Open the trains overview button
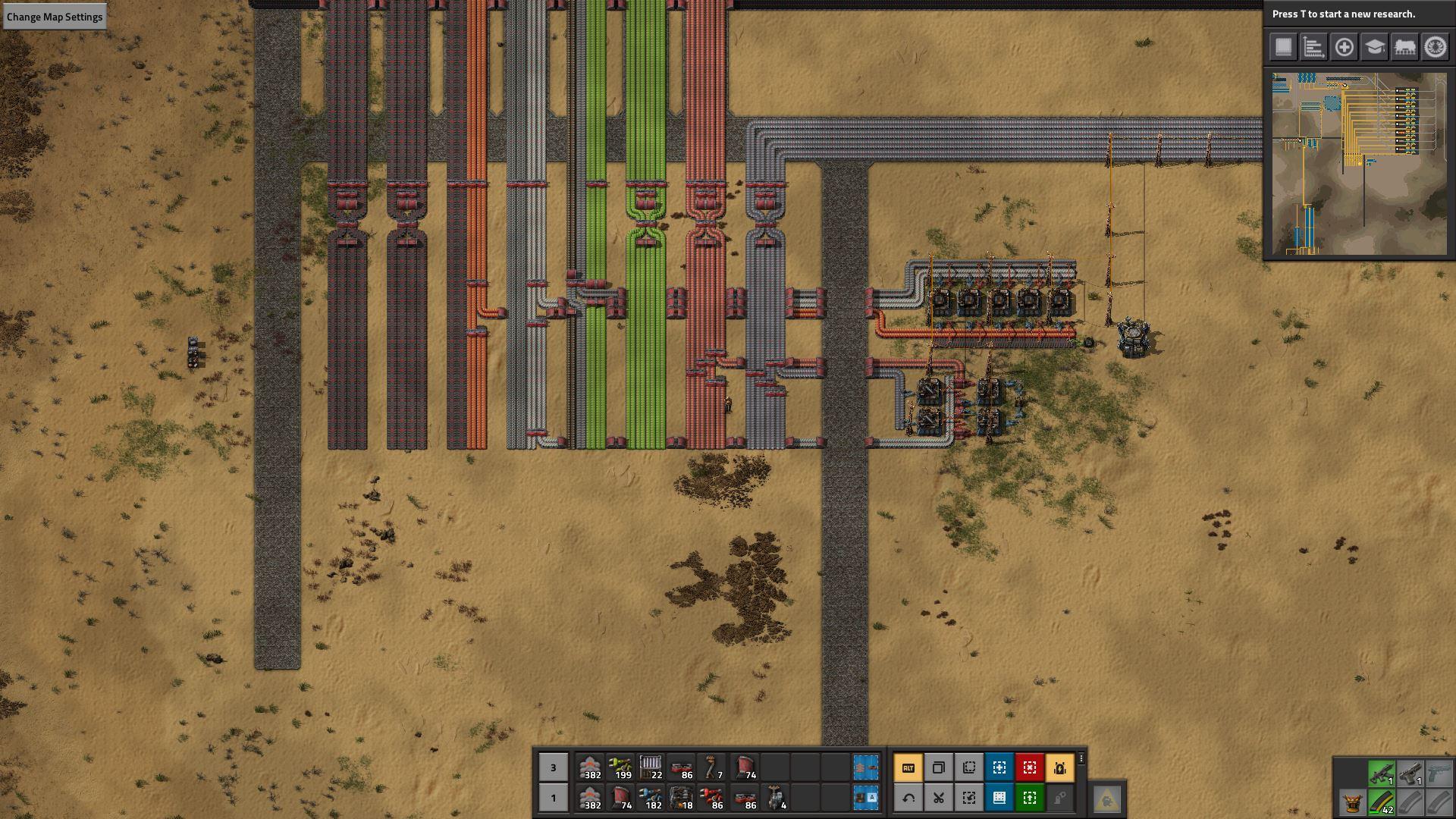The width and height of the screenshot is (1456, 819). click(1404, 47)
